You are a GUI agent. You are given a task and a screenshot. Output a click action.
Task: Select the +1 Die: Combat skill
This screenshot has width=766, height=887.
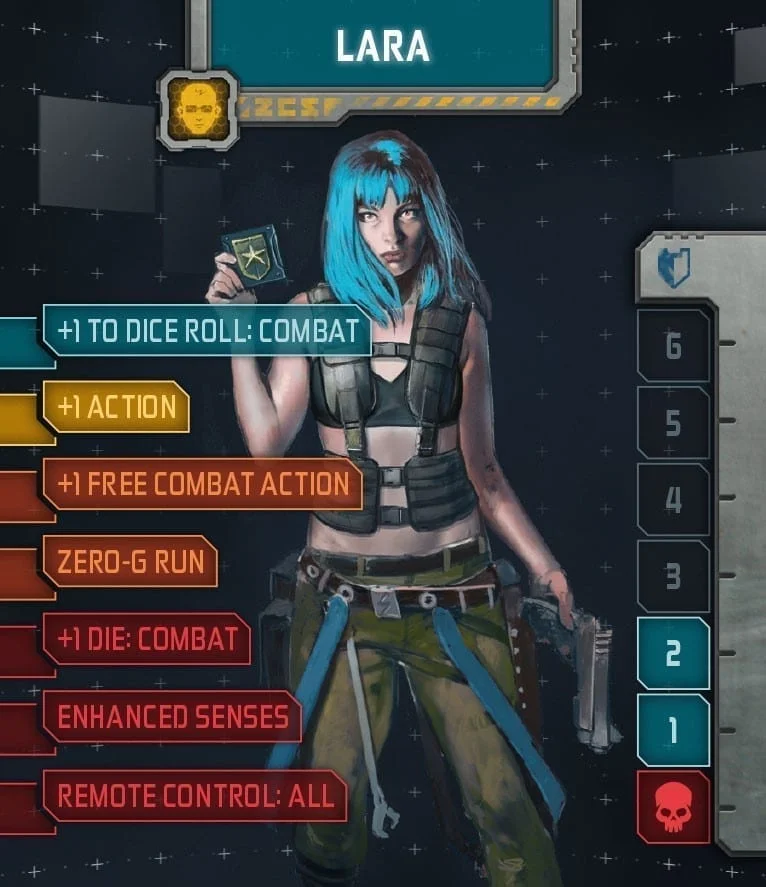click(147, 638)
